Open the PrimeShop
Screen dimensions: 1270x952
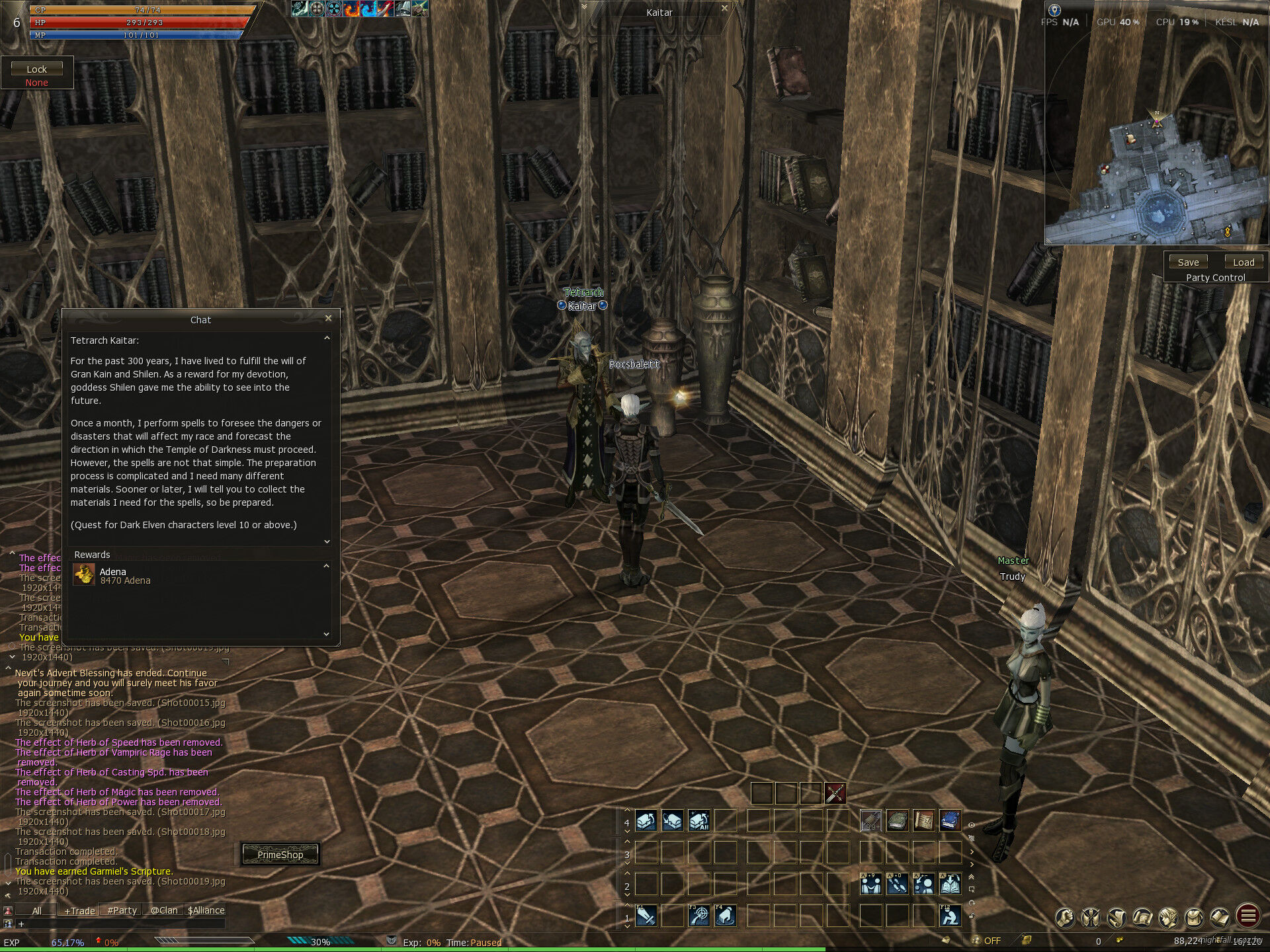280,855
